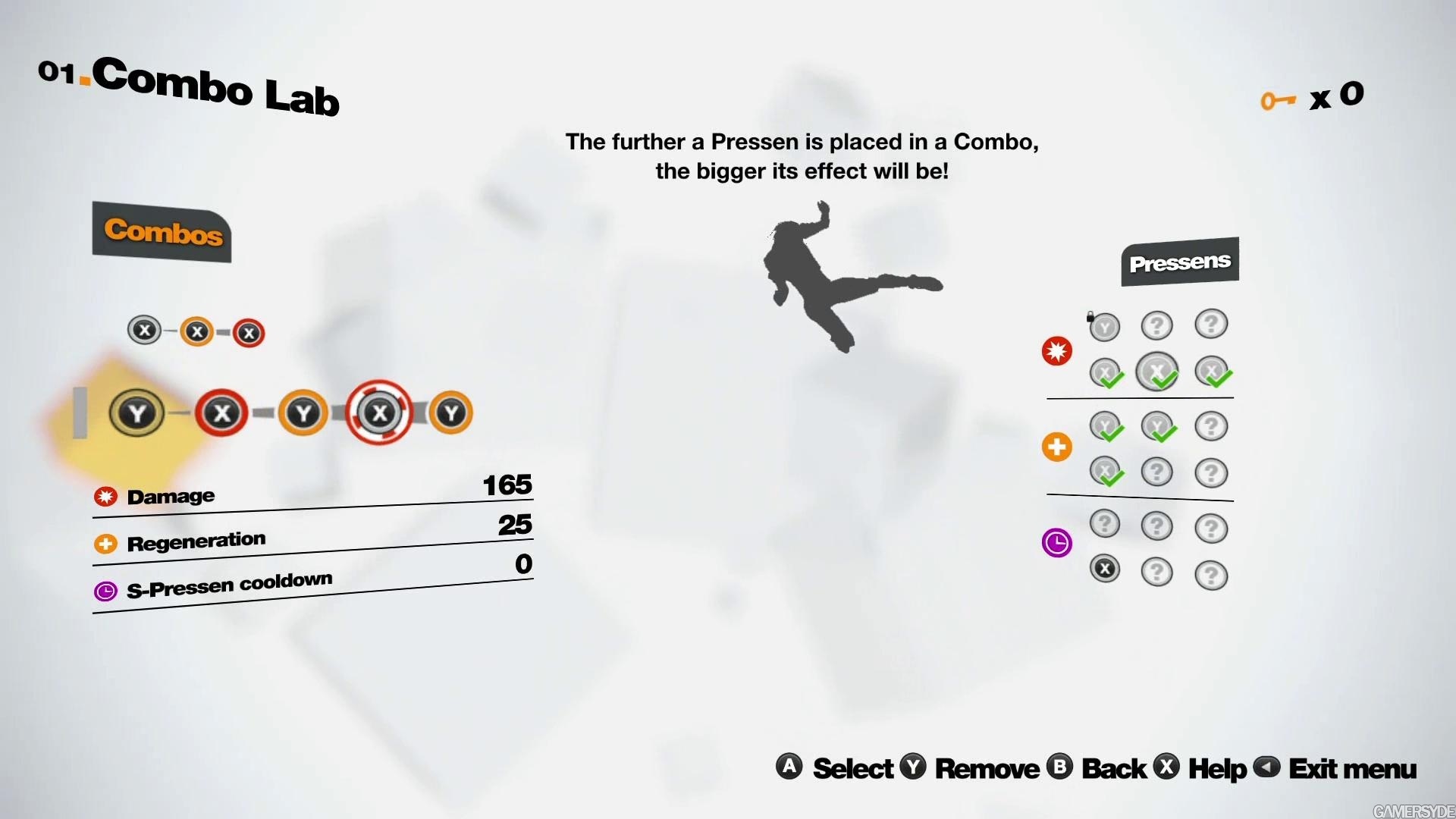Choose the red X slot ending the three-hit combo
Image resolution: width=1456 pixels, height=819 pixels.
click(x=249, y=333)
